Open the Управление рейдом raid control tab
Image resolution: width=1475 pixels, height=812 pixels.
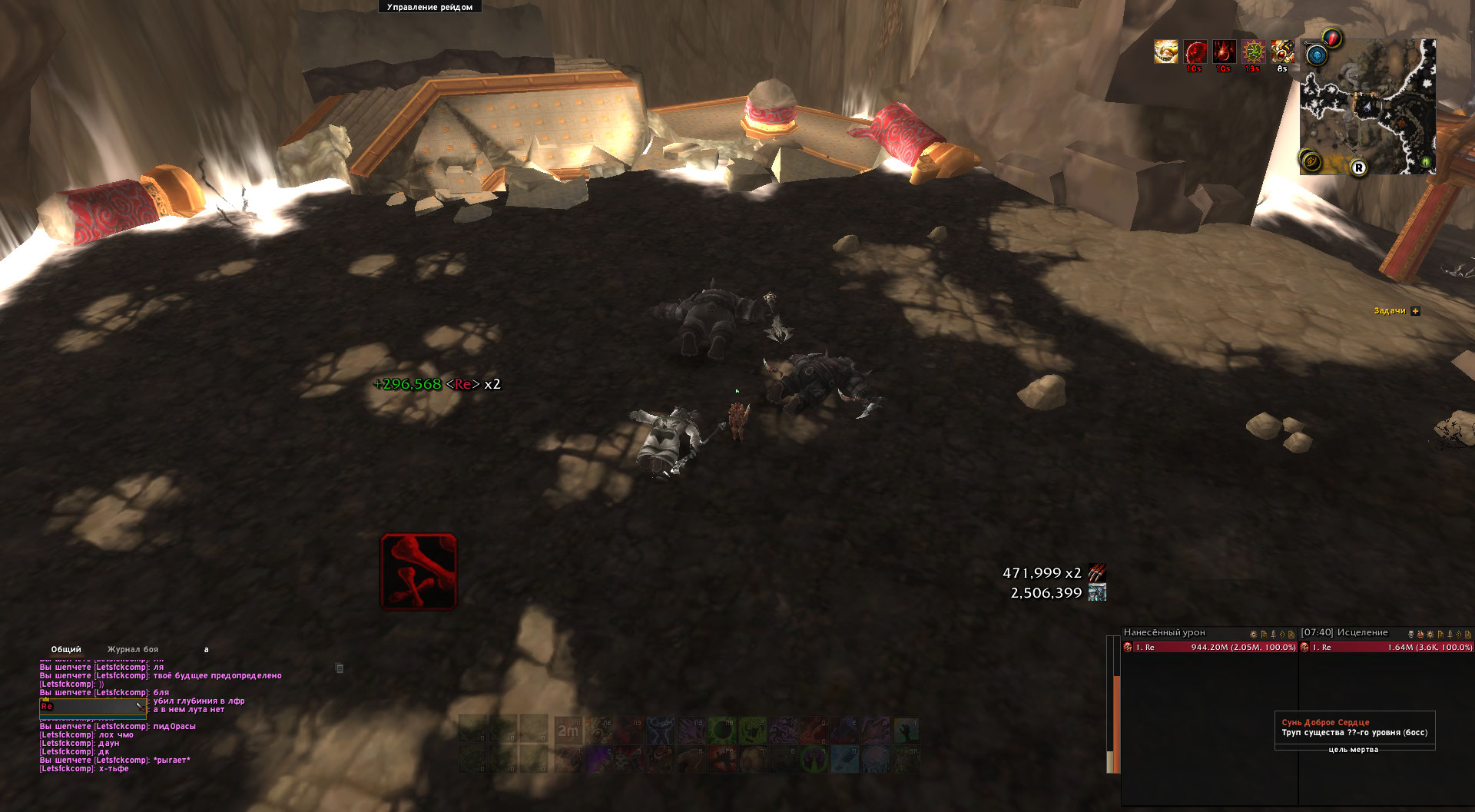(x=429, y=7)
